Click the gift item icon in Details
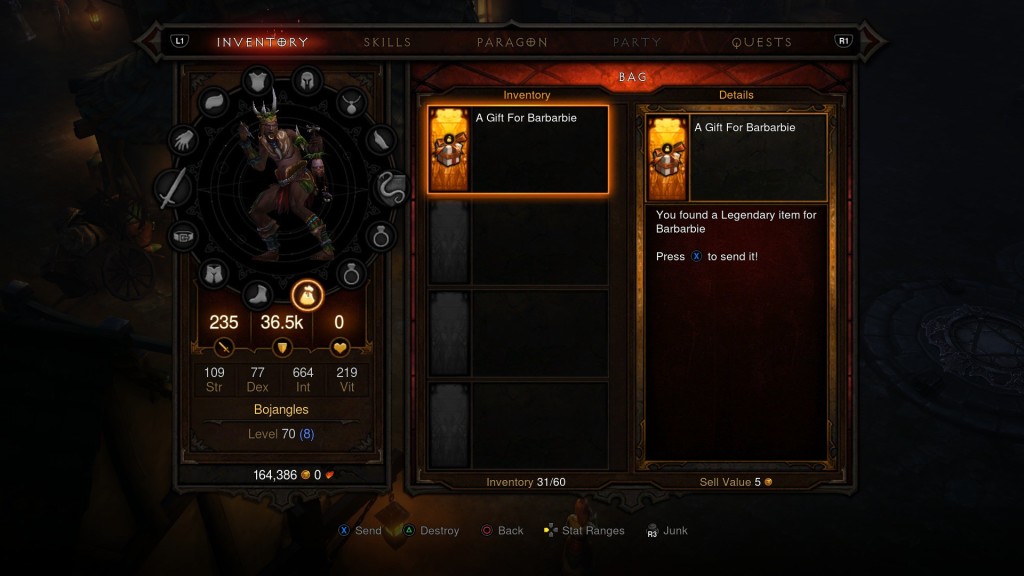 click(666, 158)
